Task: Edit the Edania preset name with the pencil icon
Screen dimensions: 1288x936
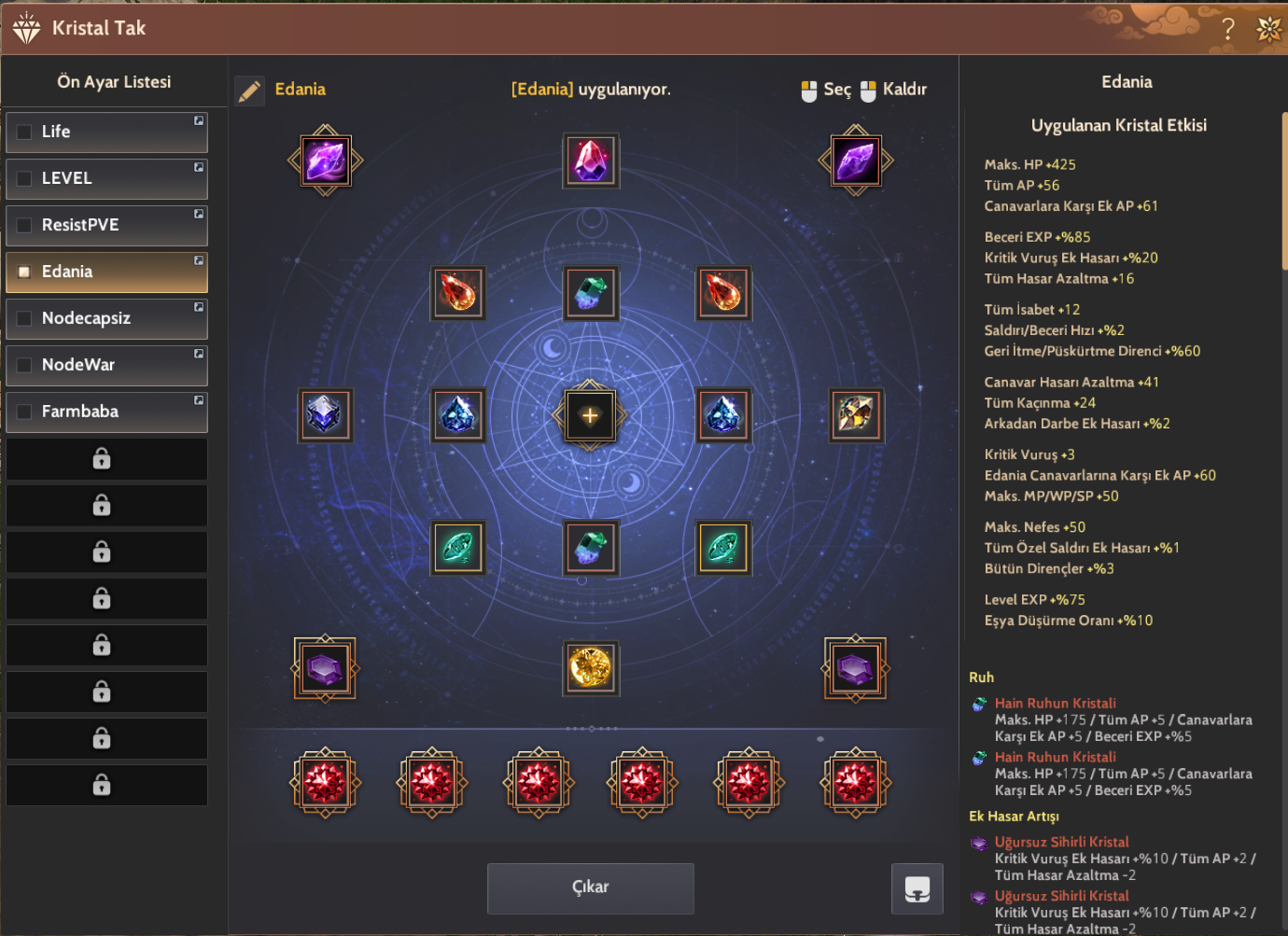Action: tap(248, 89)
